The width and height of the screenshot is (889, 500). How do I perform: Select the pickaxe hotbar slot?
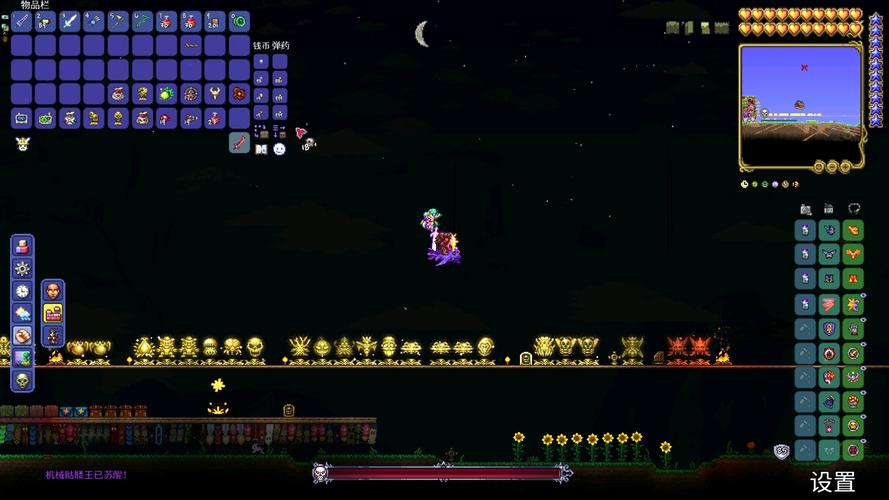[117, 20]
